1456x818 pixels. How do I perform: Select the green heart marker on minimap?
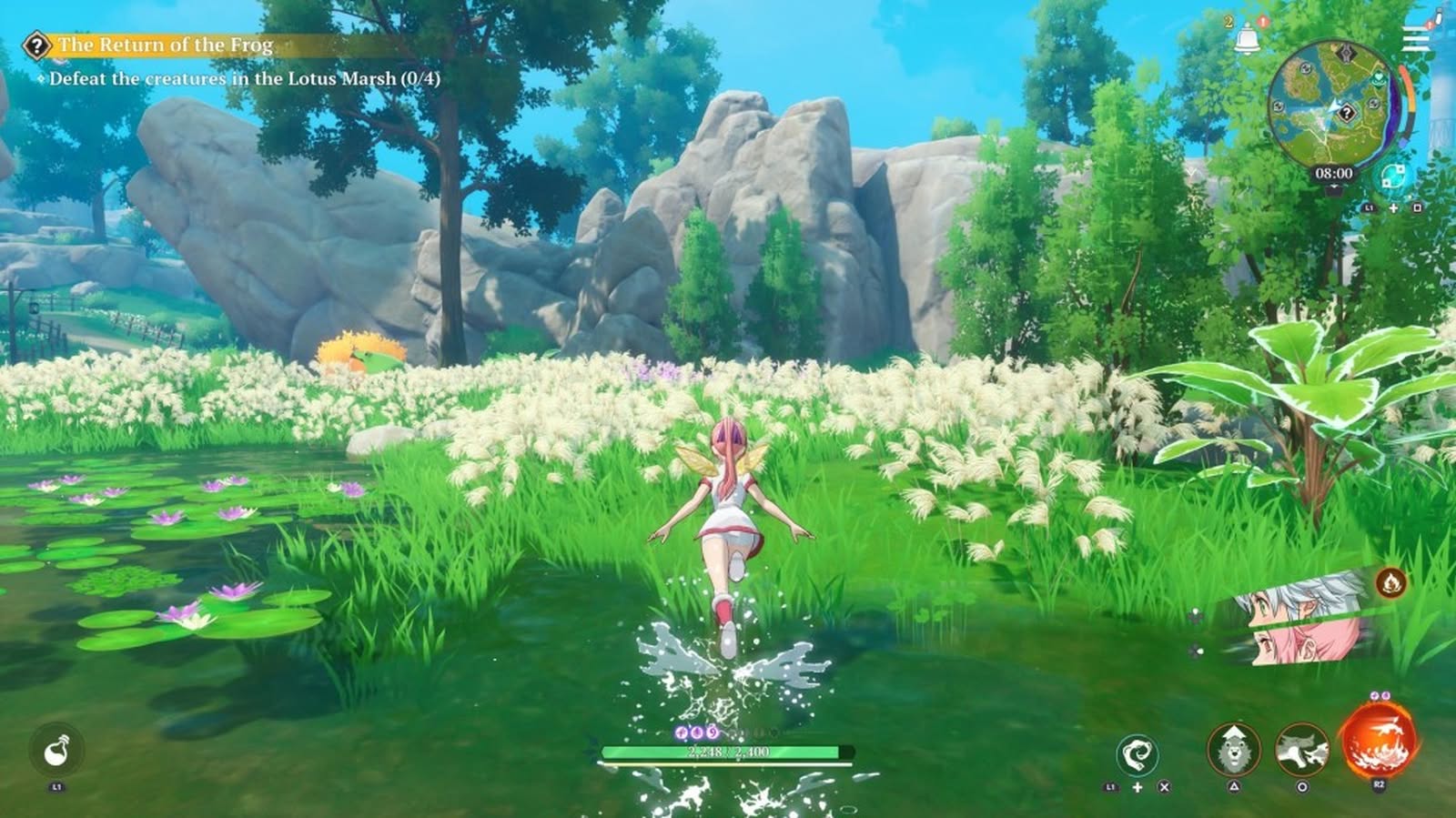[1380, 77]
